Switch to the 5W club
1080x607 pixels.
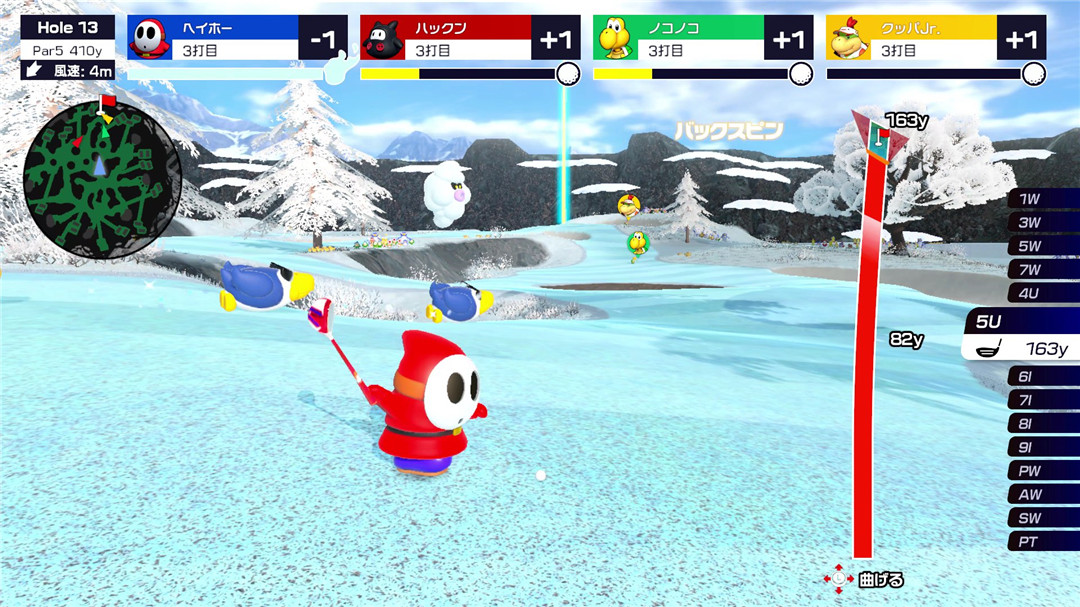(x=1043, y=246)
